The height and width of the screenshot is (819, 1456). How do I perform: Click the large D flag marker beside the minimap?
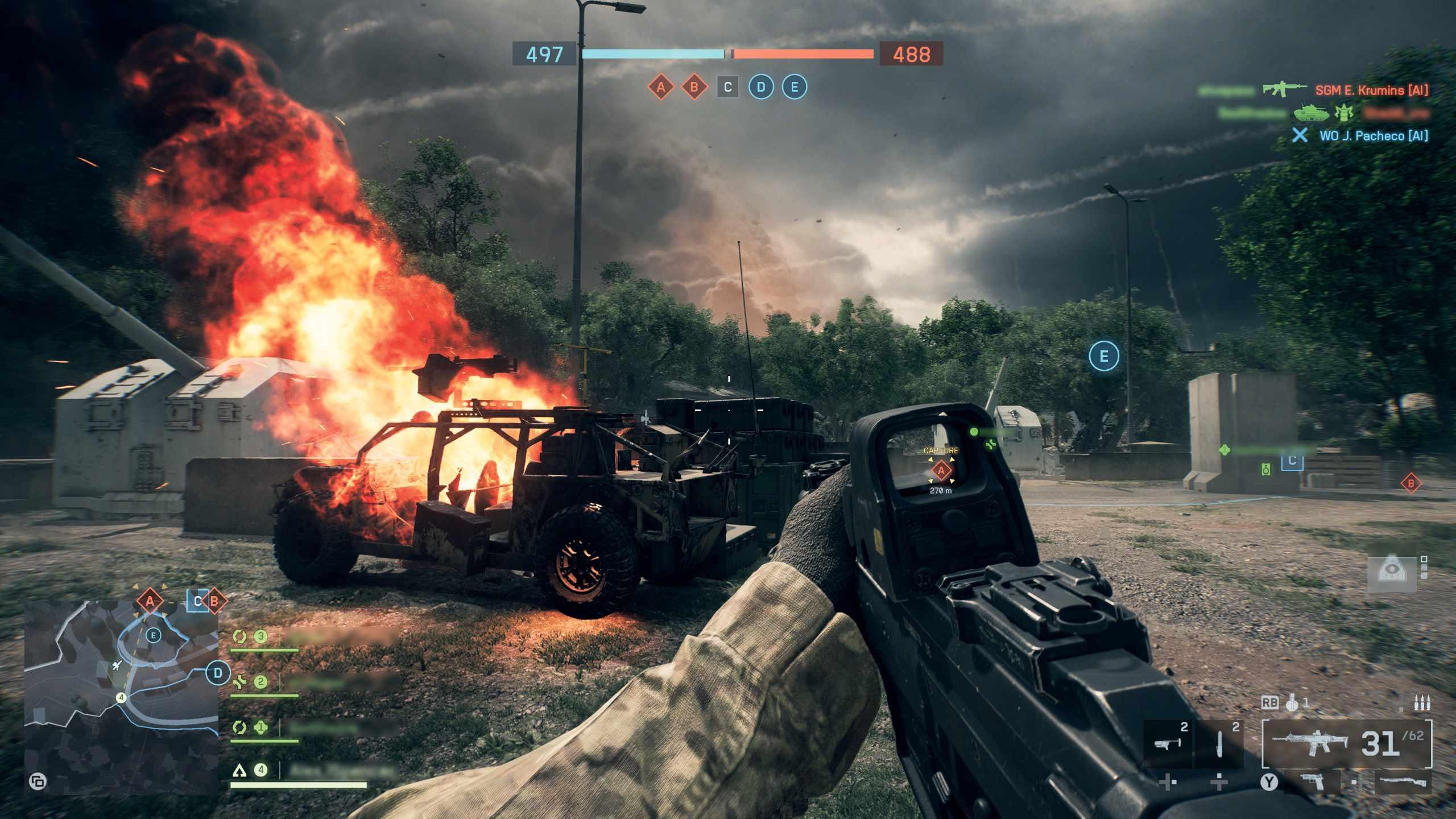point(217,674)
